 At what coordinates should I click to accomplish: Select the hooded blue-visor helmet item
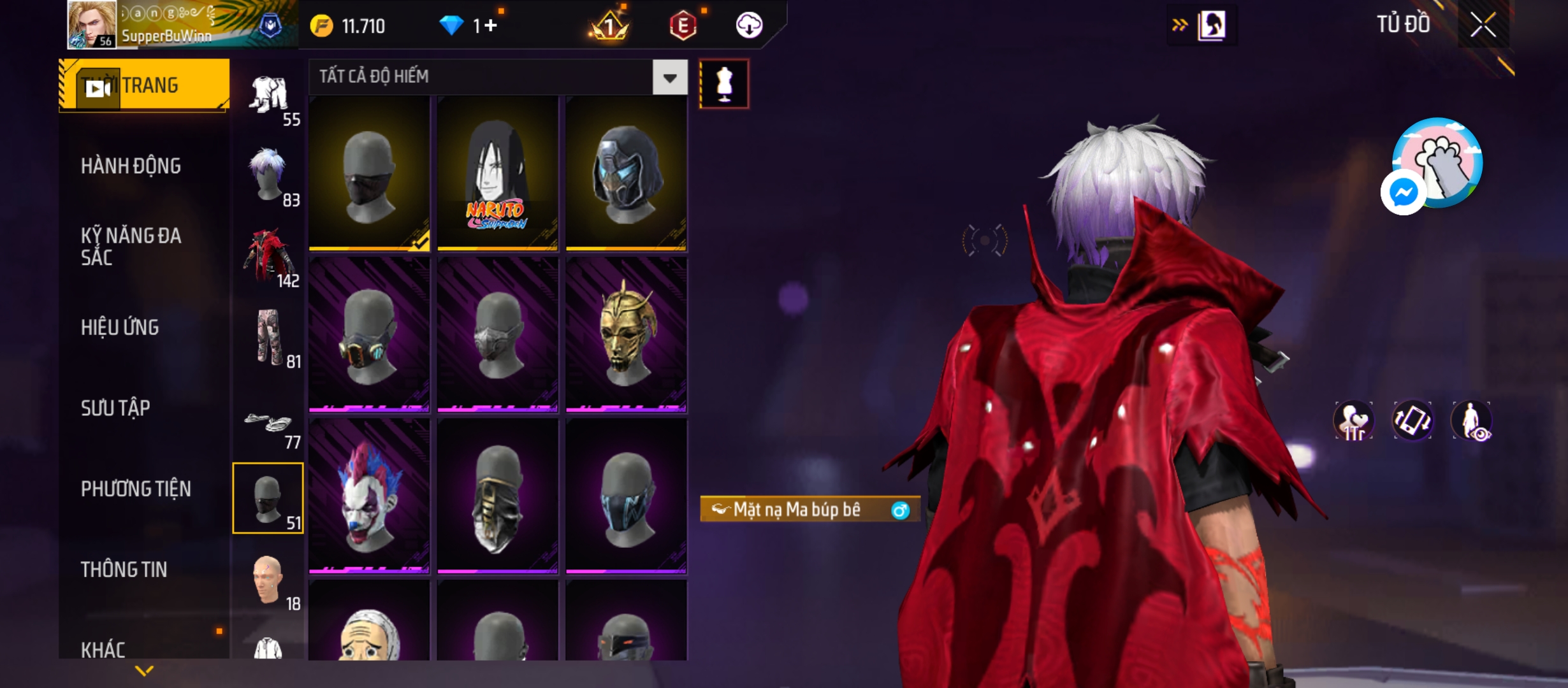[x=626, y=173]
